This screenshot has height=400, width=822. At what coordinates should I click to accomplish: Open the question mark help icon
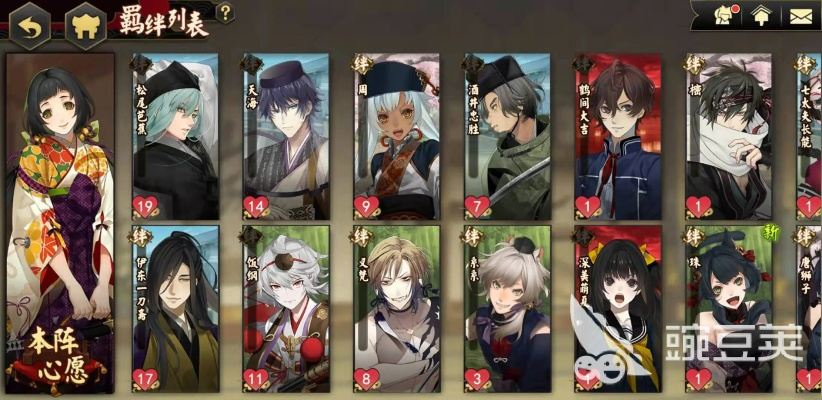pos(225,13)
